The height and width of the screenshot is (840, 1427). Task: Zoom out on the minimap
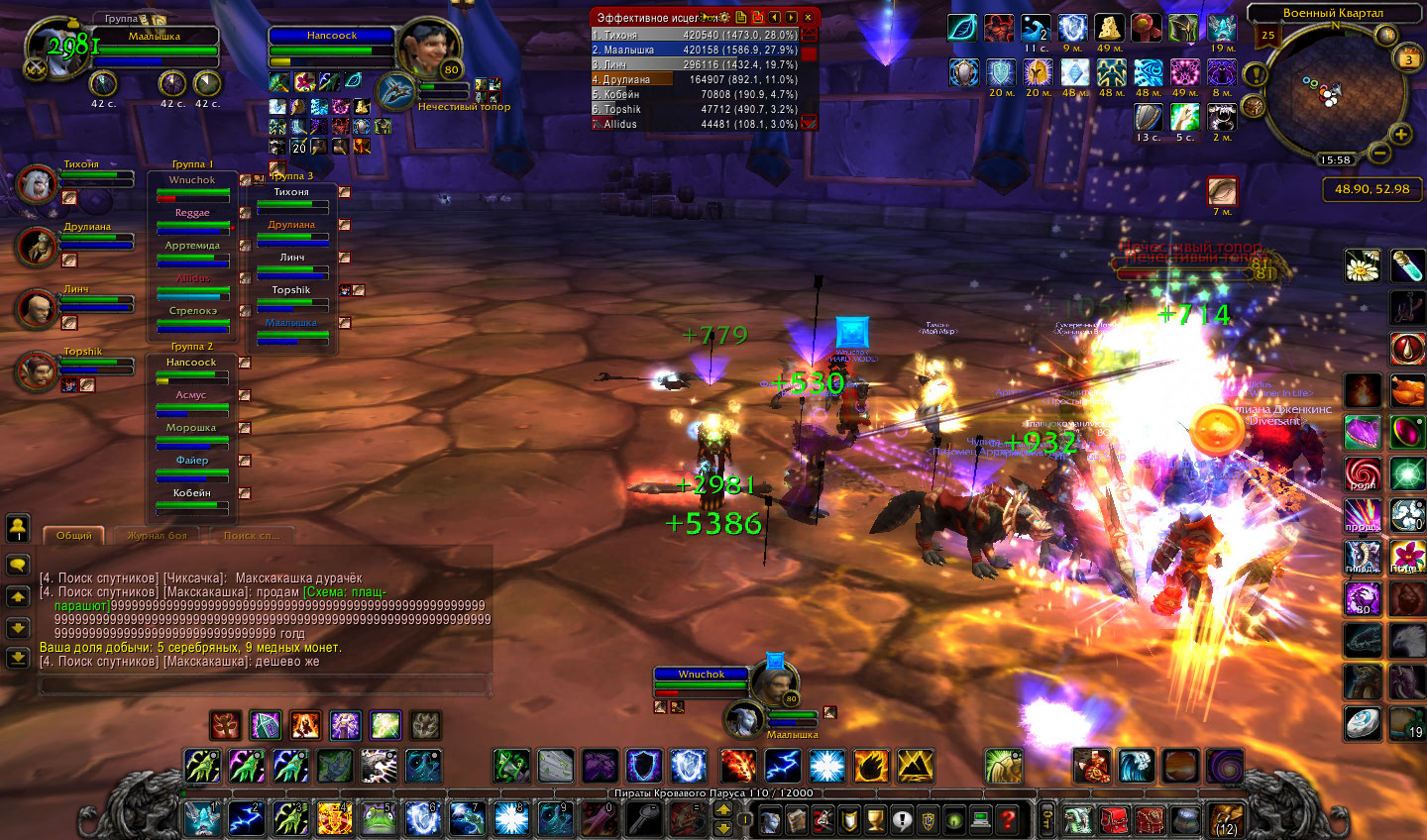[1378, 154]
